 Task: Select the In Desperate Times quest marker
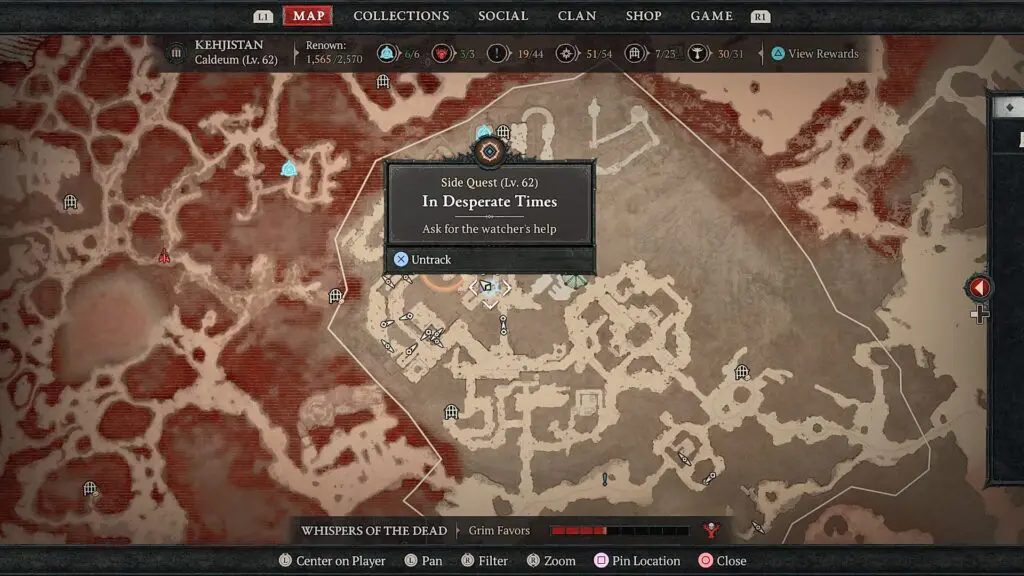(489, 151)
